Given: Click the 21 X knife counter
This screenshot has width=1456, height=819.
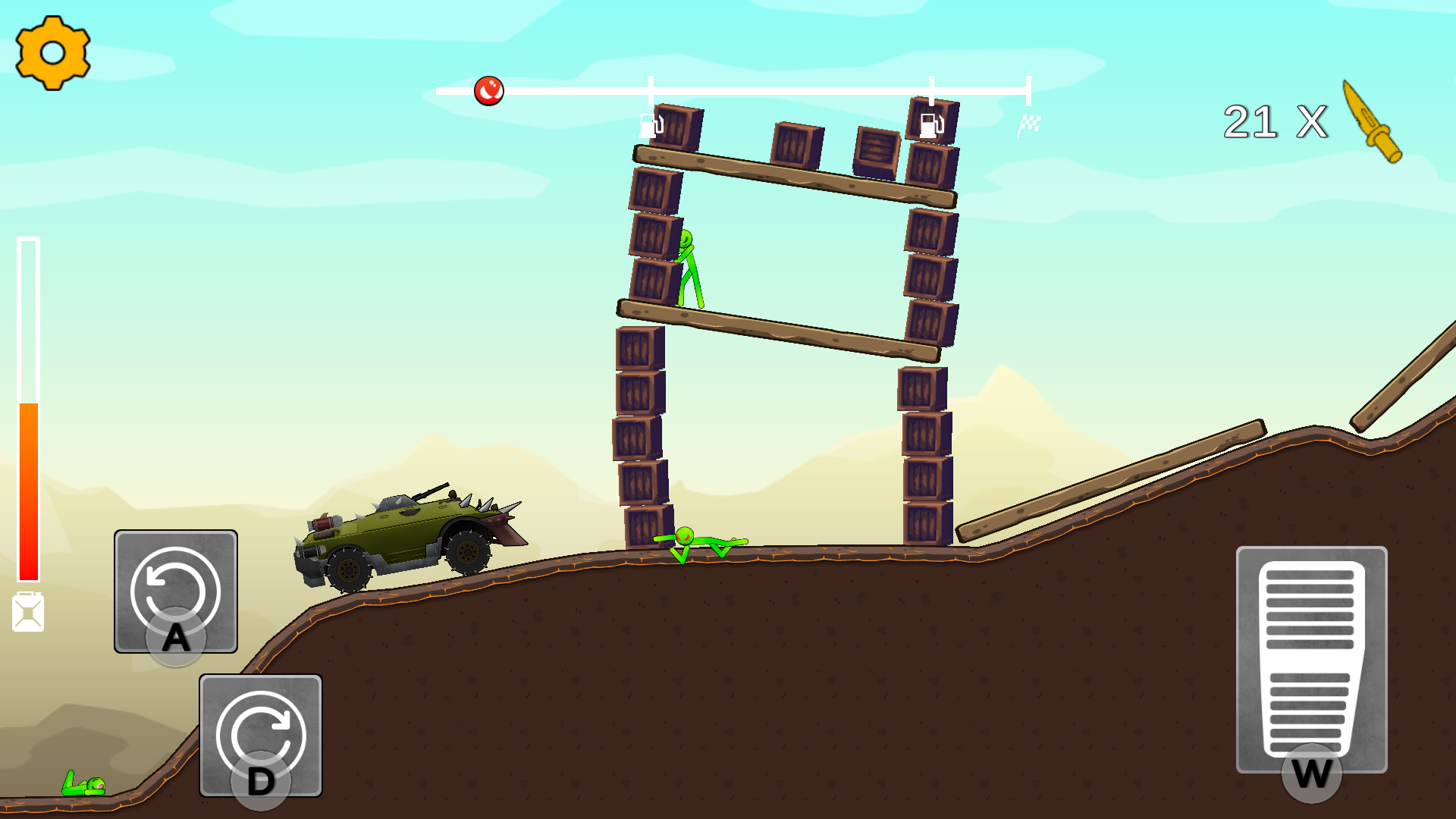Looking at the screenshot, I should [1274, 120].
